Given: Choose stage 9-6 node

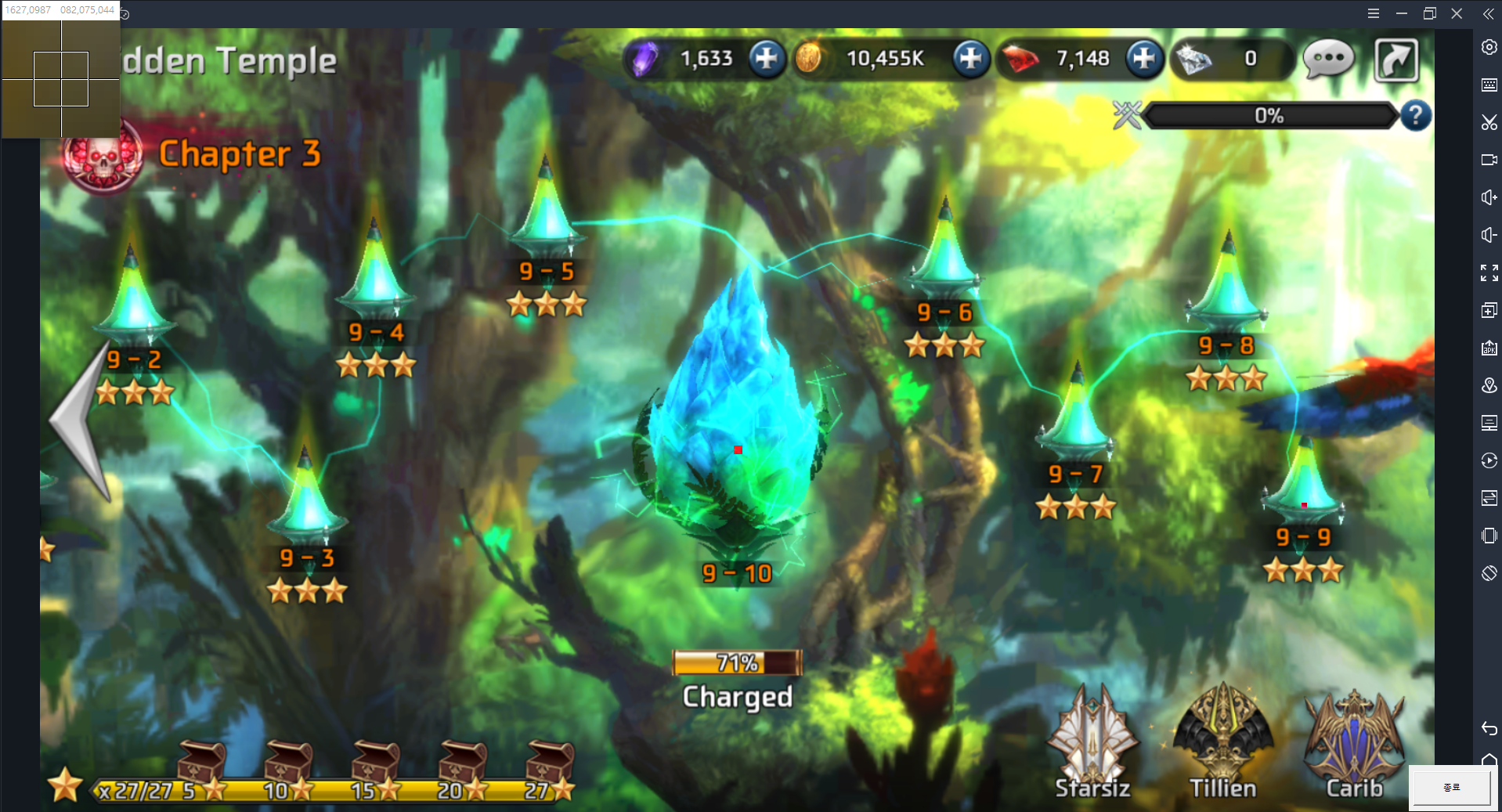Looking at the screenshot, I should pyautogui.click(x=944, y=258).
